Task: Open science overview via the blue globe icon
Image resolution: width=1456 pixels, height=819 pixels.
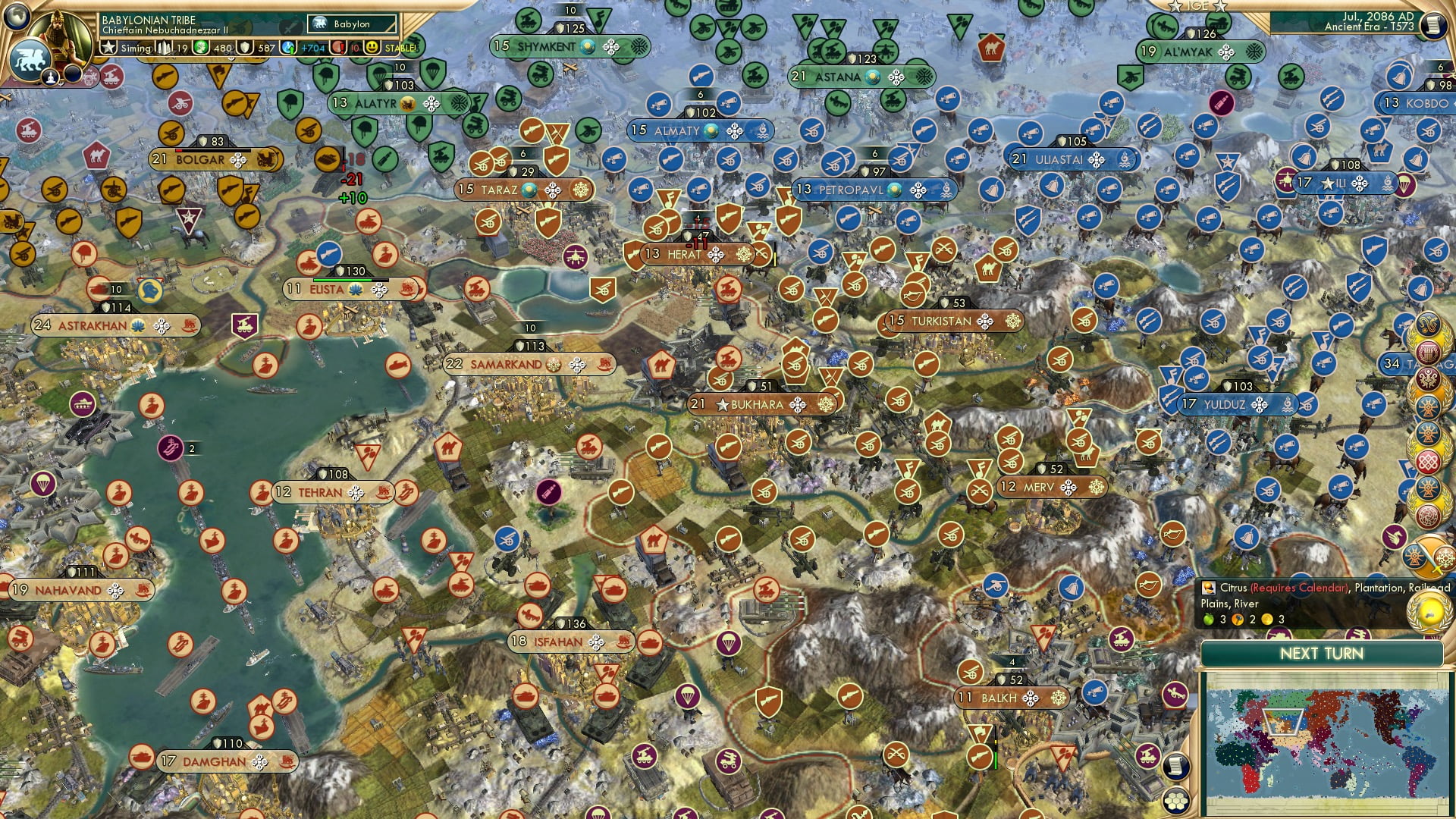Action: click(289, 47)
